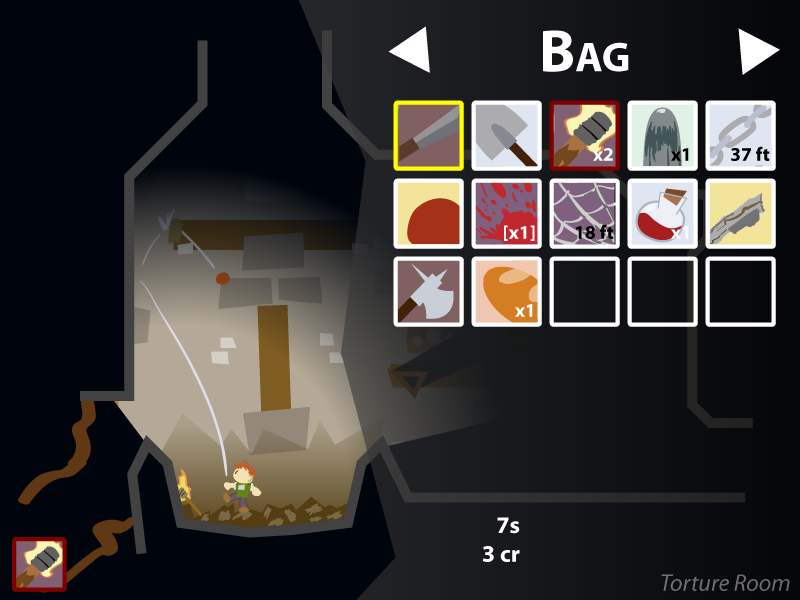Choose the lit torch x2 slot
Screen dimensions: 800x600
584,135
